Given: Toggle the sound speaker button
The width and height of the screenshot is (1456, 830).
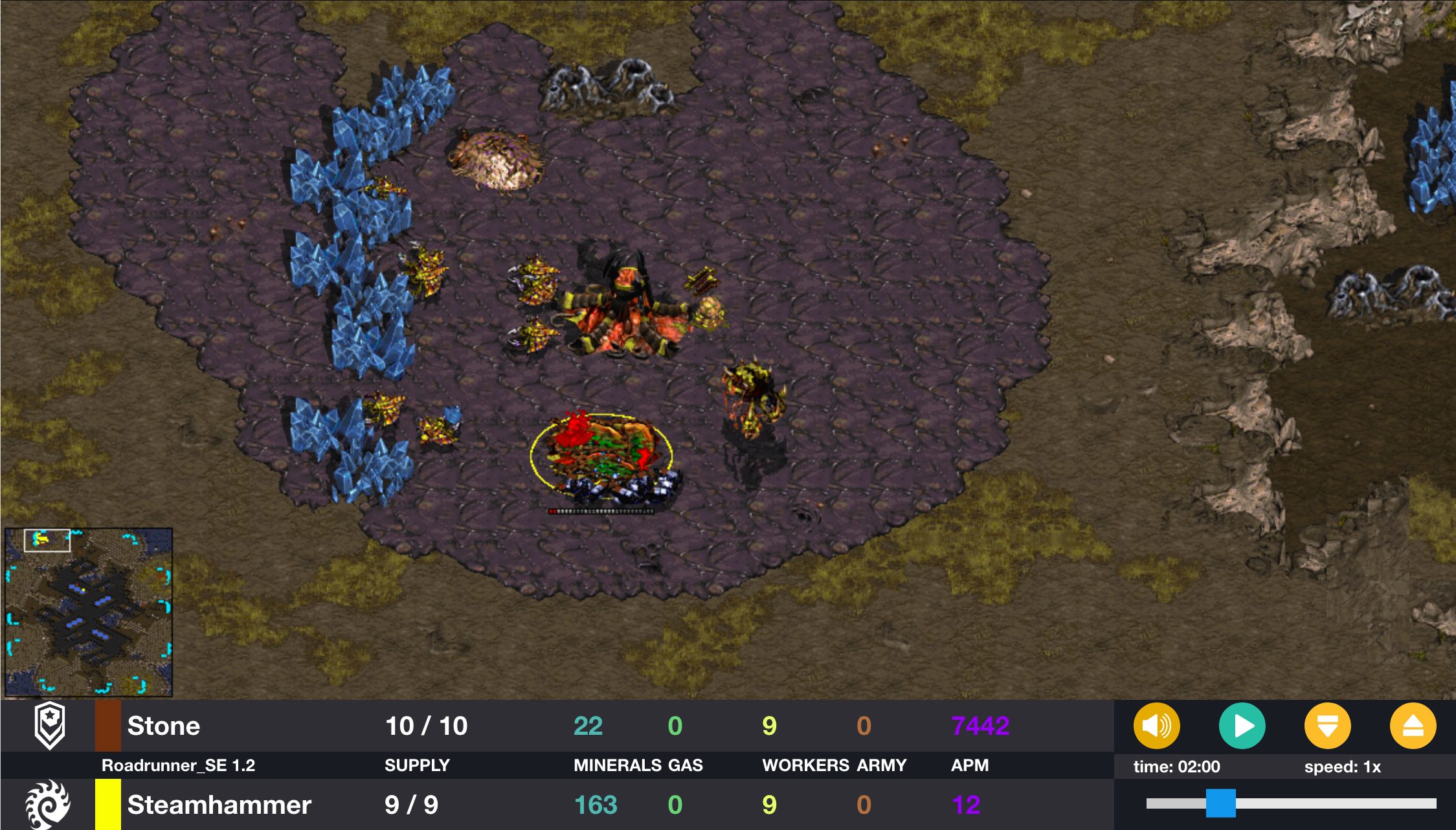Looking at the screenshot, I should (1156, 726).
